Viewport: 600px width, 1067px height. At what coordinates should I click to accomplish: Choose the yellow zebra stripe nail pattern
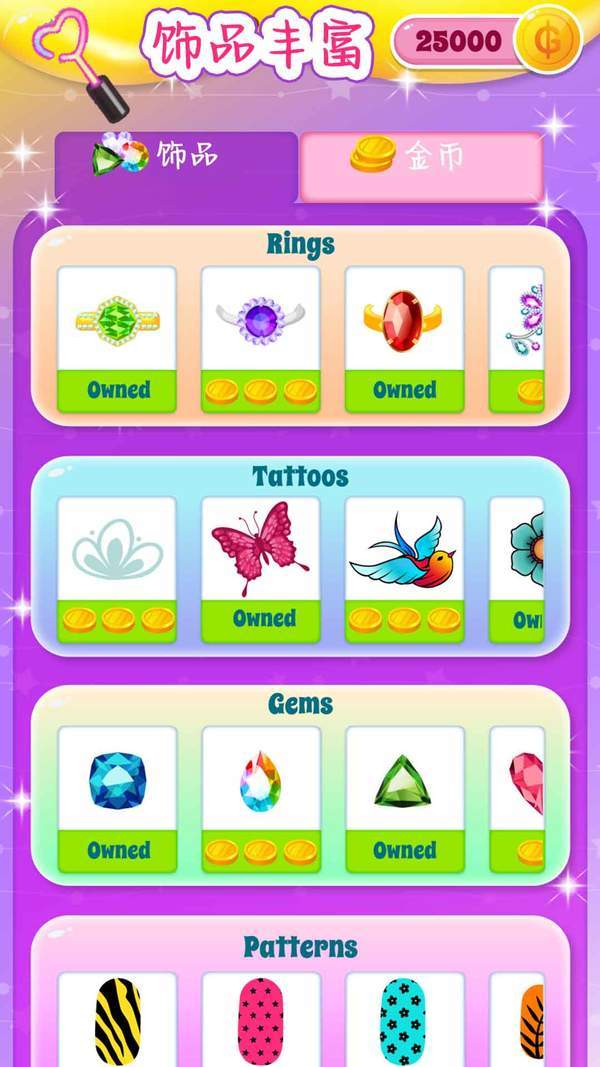coord(117,1020)
